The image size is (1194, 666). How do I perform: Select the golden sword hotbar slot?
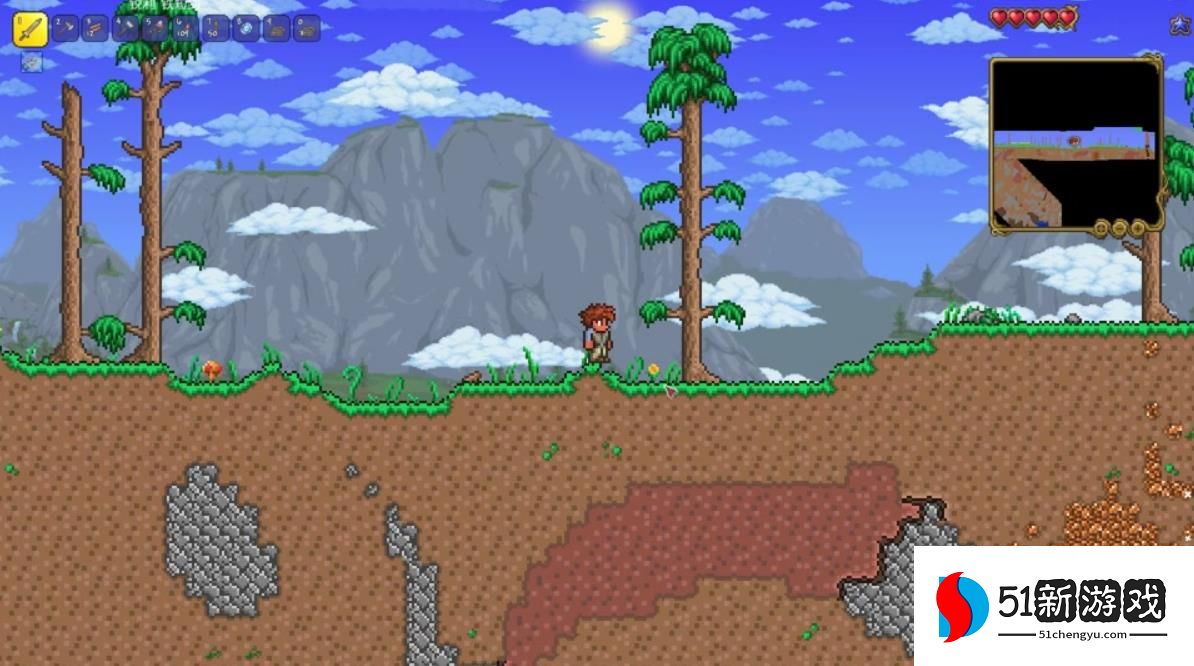29,30
